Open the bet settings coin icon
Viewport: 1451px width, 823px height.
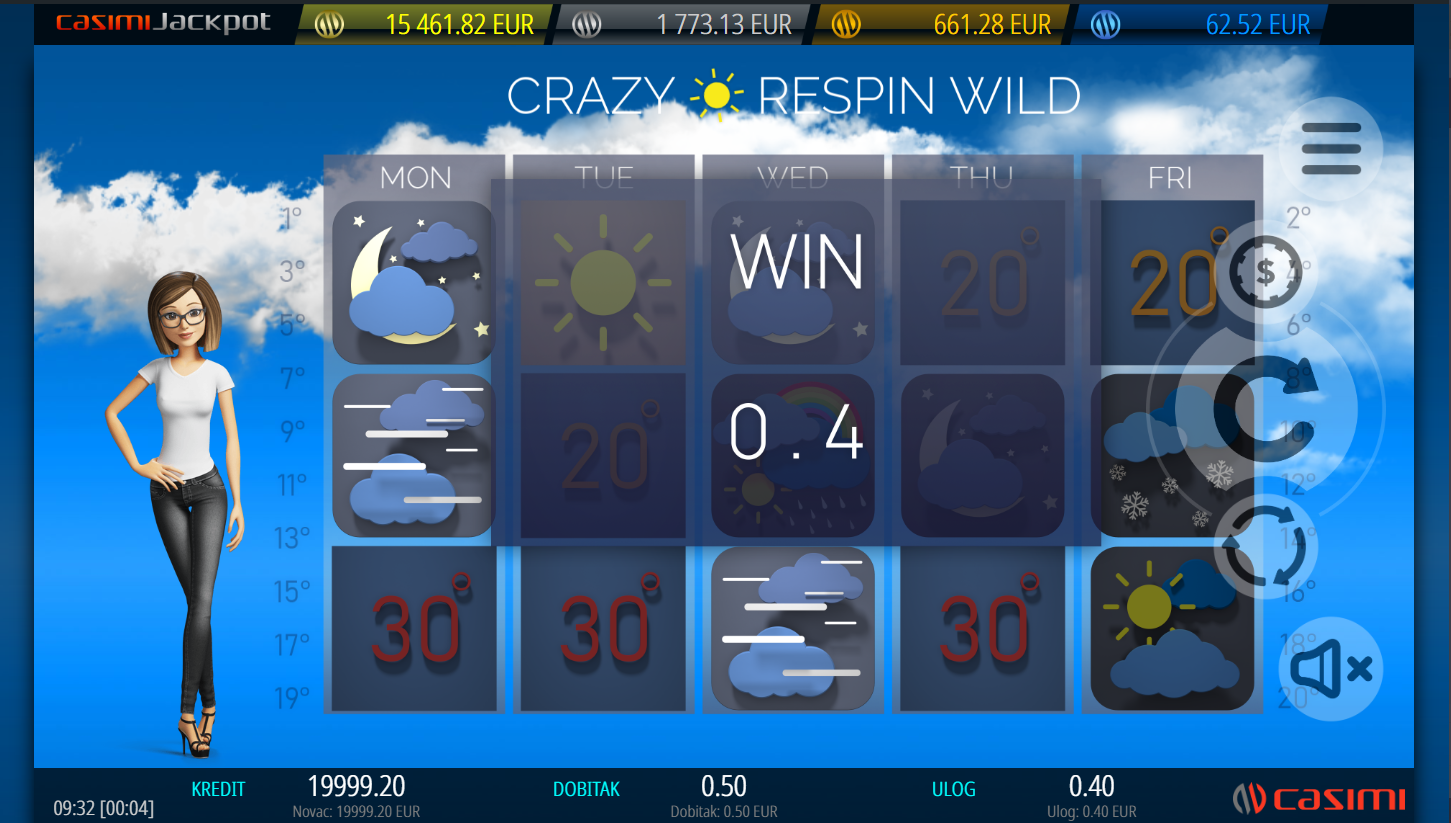coord(1265,271)
